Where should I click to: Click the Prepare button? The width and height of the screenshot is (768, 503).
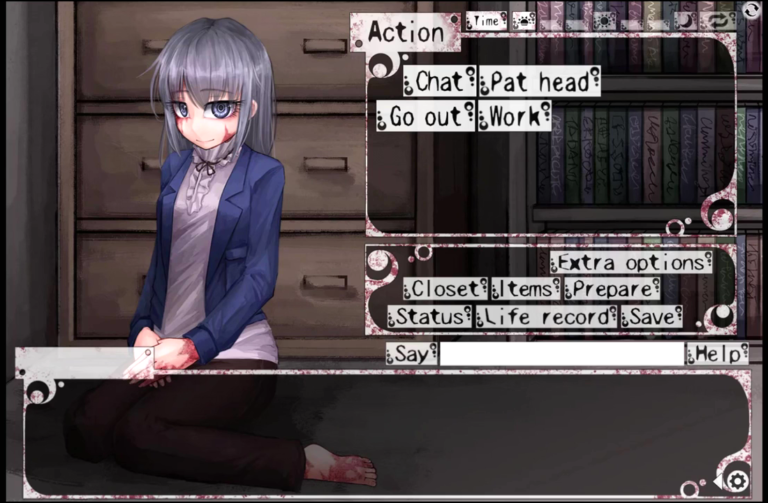coord(611,289)
